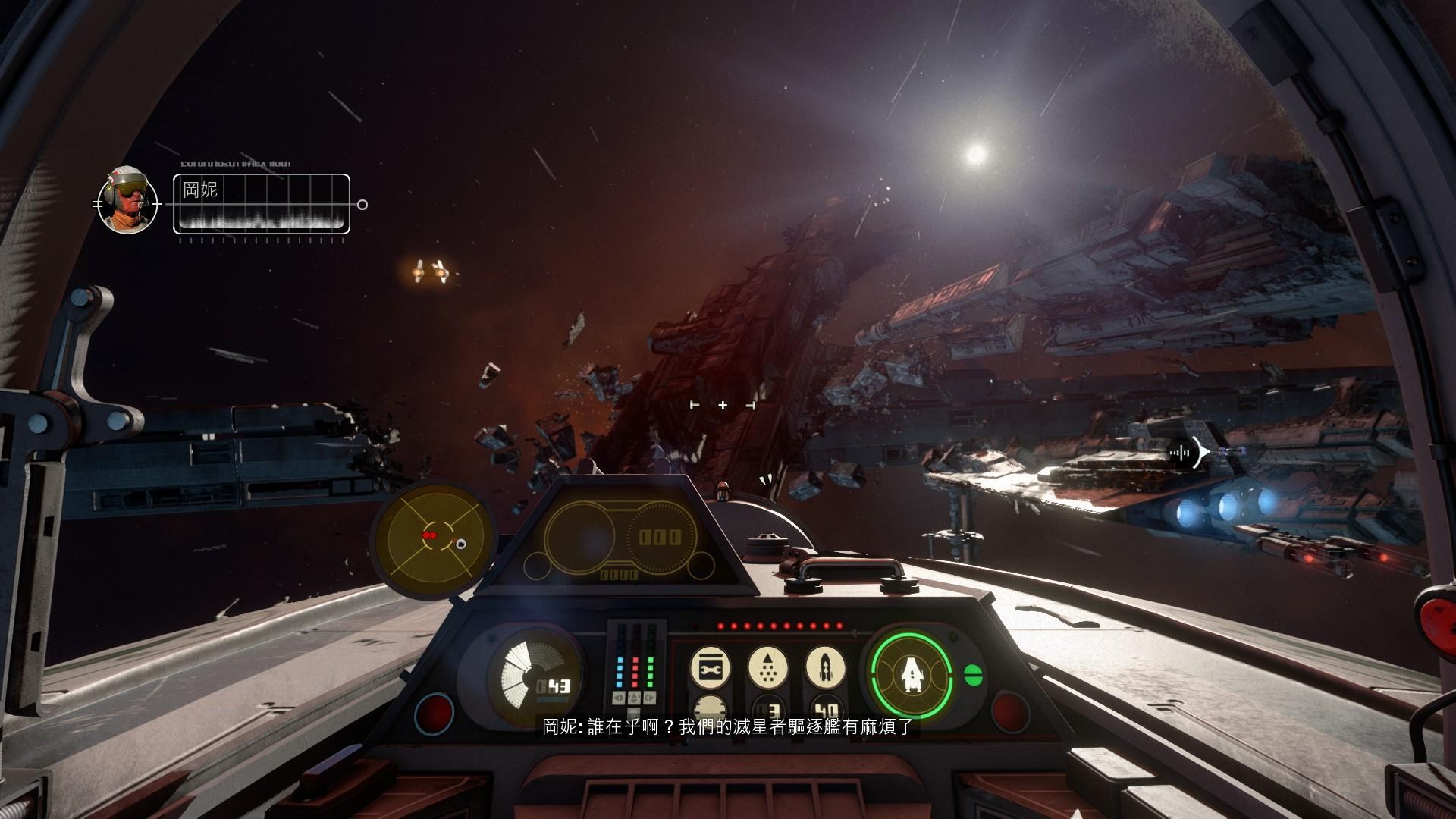Click the pilot portrait in the comm panel
The height and width of the screenshot is (819, 1456).
coord(127,201)
